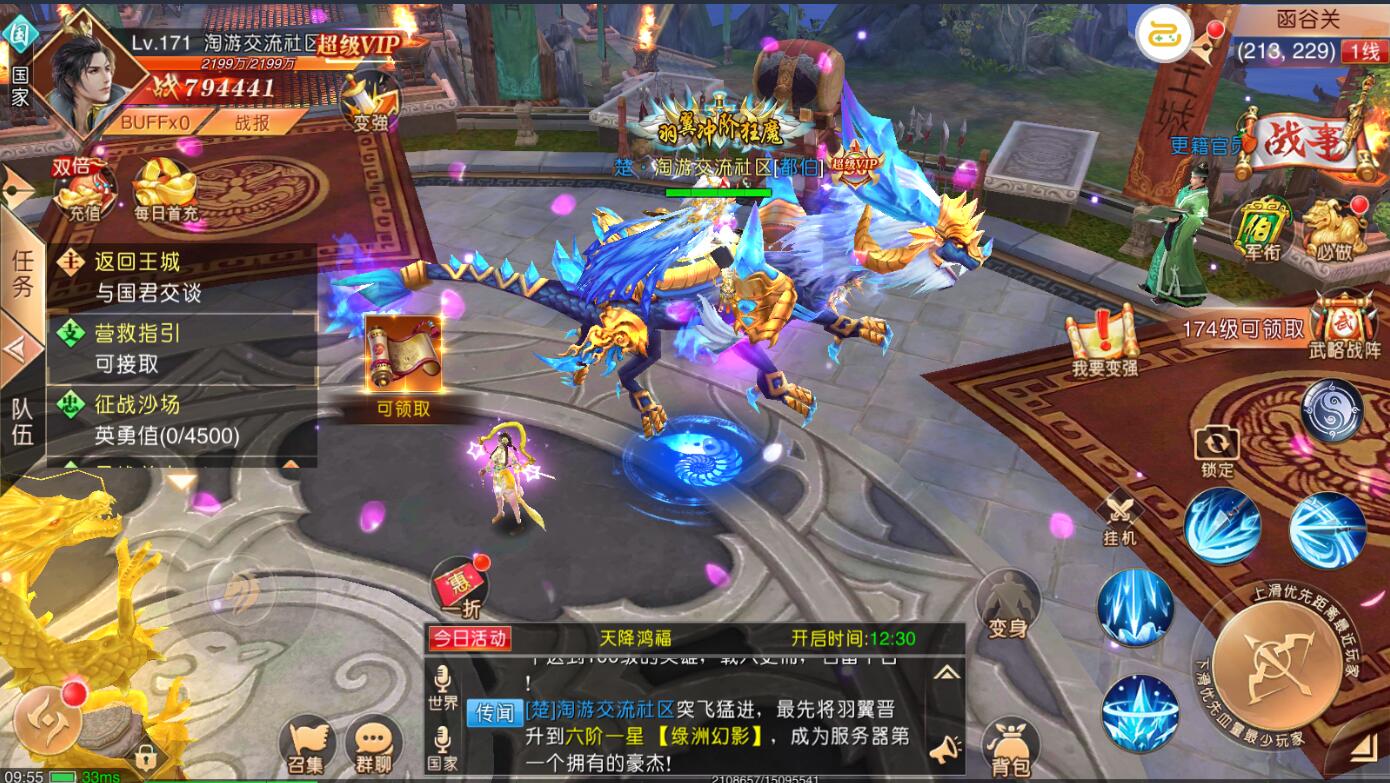Open the 我要变强 scroll icon
Image resolution: width=1390 pixels, height=783 pixels.
(1103, 342)
